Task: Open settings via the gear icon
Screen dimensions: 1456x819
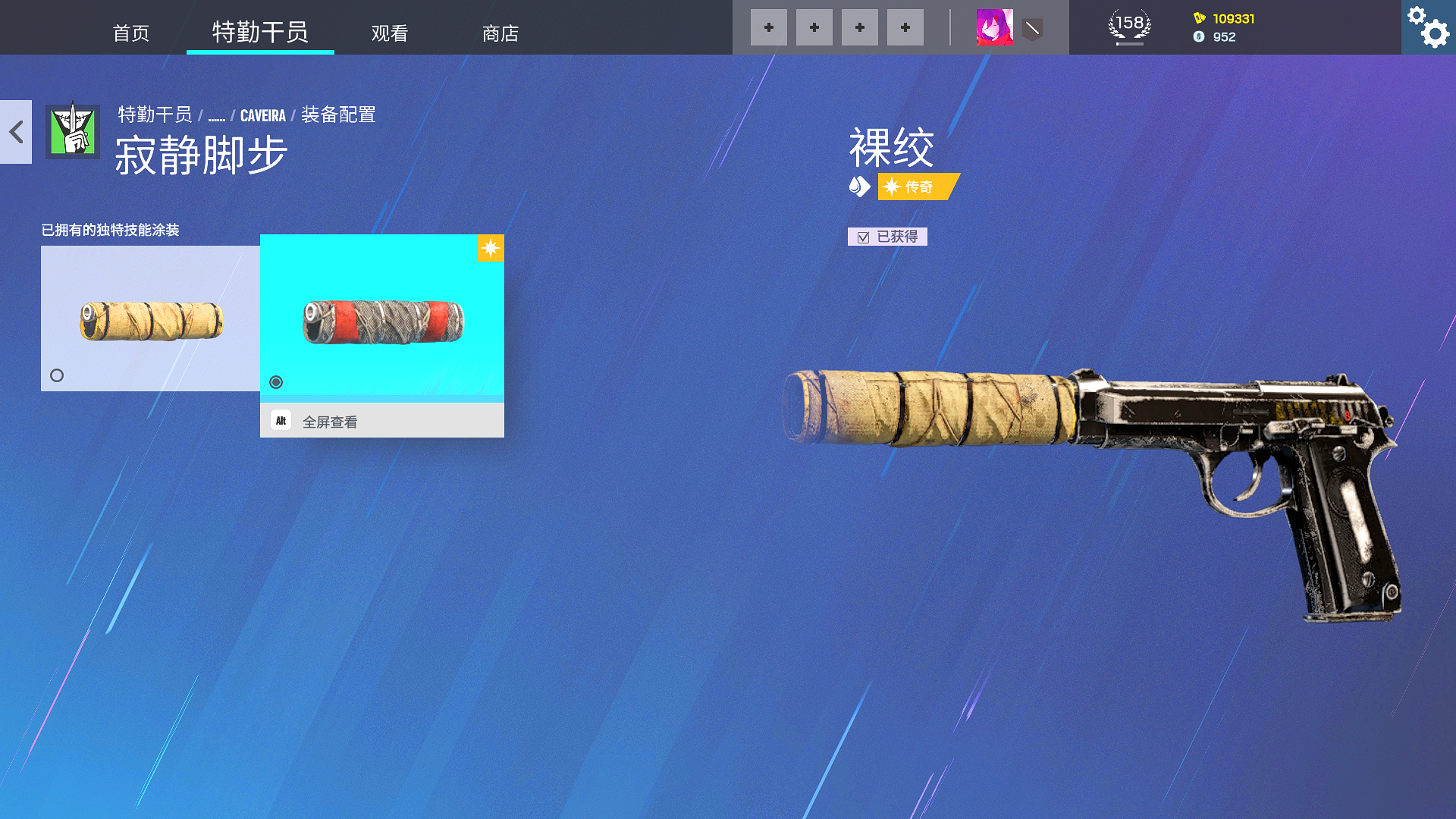Action: 1429,27
